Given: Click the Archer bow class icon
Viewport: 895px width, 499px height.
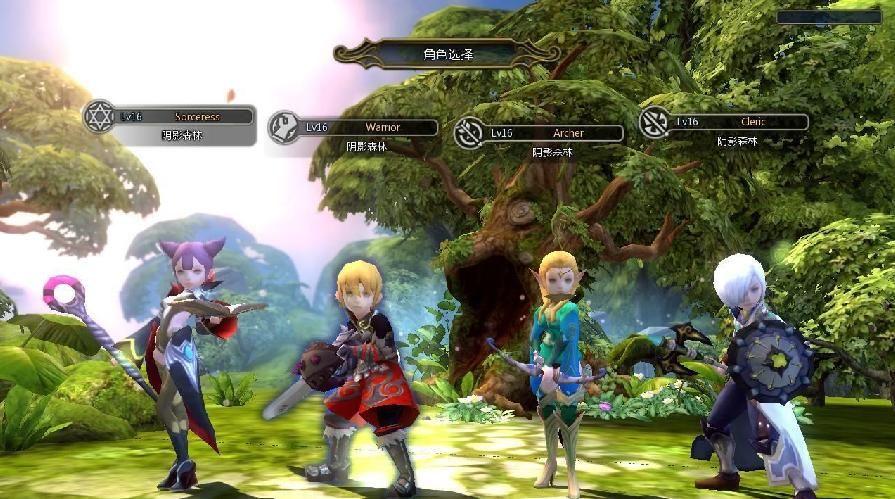Looking at the screenshot, I should click(469, 133).
